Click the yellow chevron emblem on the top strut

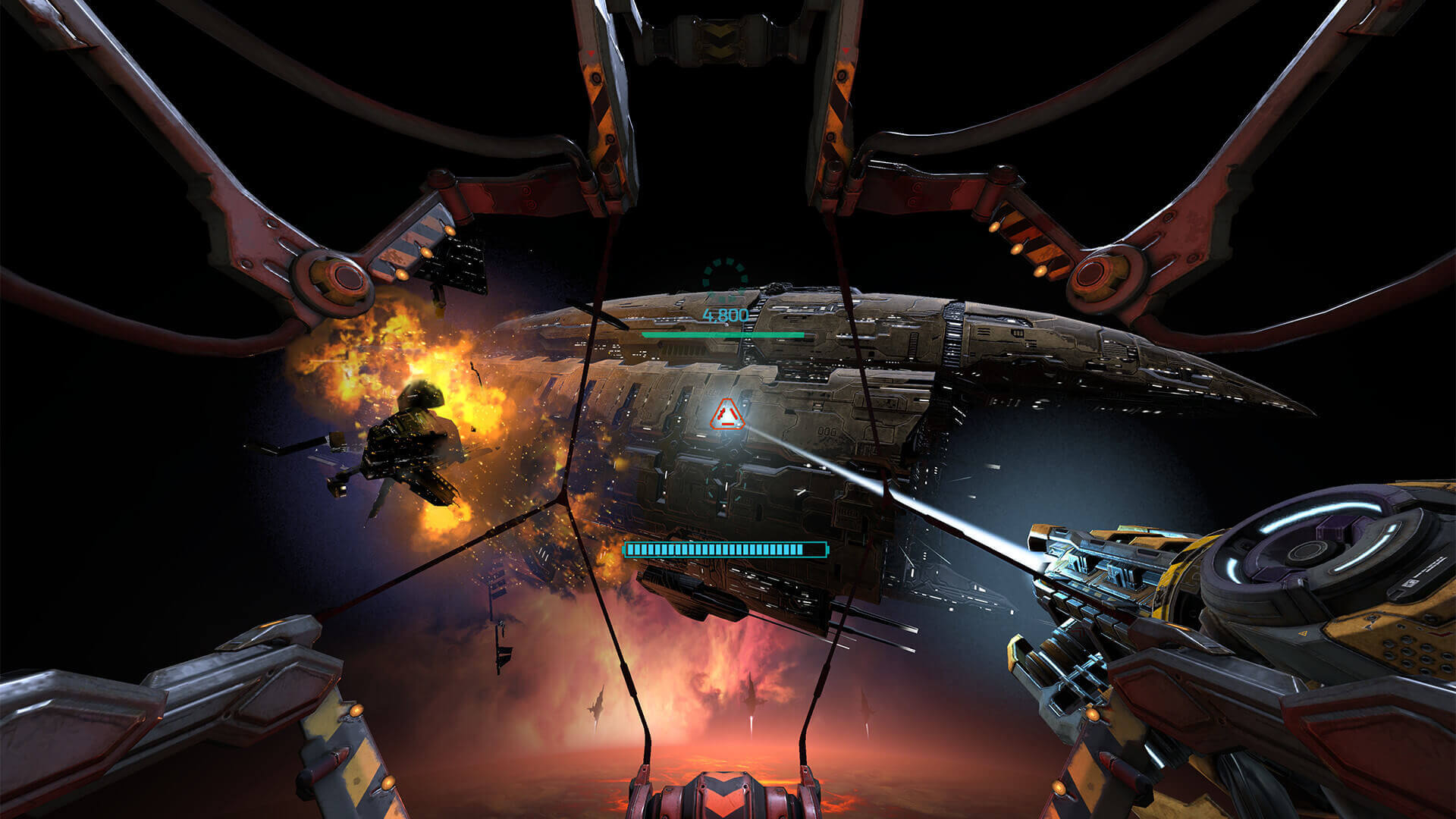[x=719, y=36]
